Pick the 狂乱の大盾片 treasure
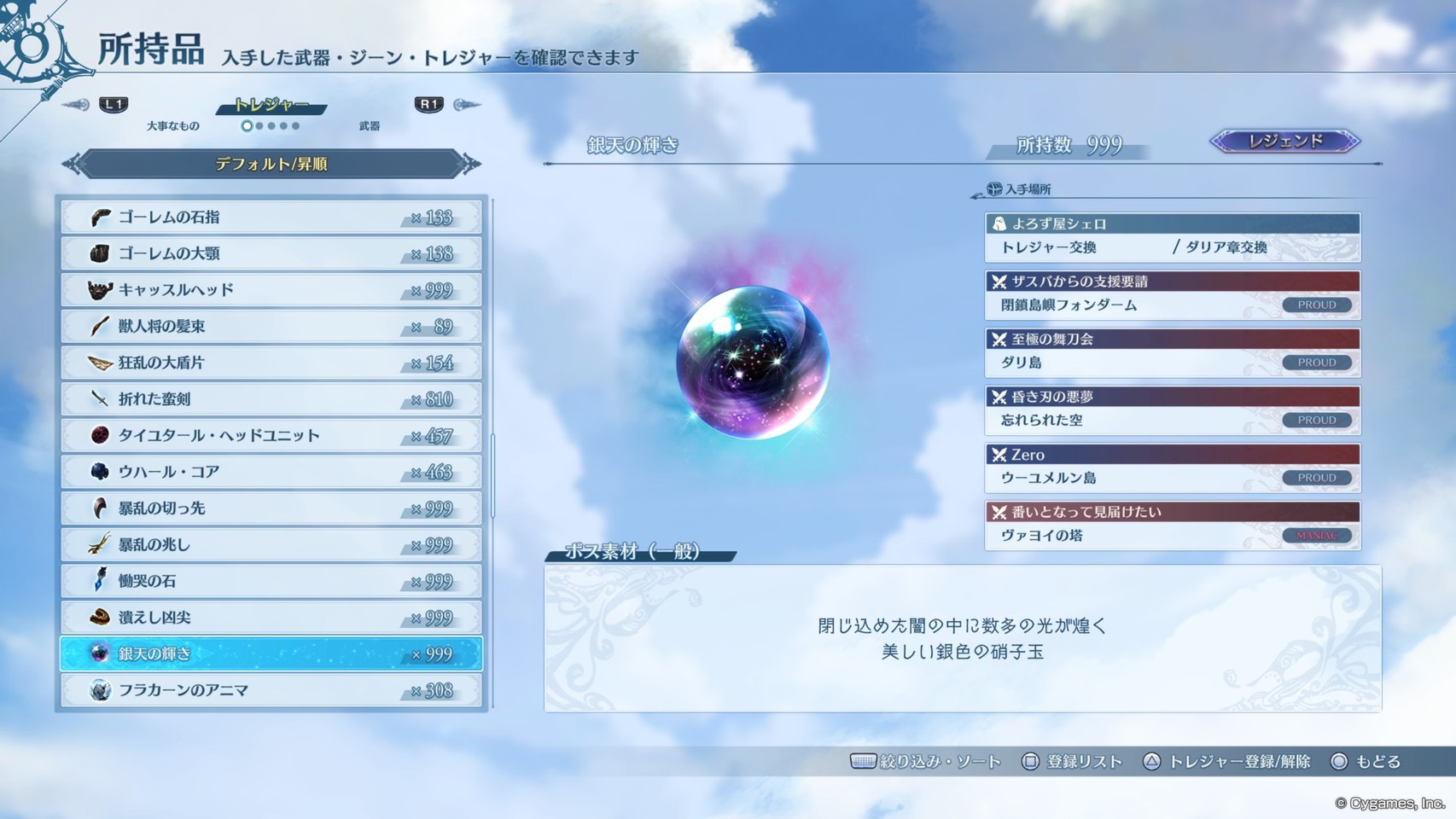 point(271,363)
